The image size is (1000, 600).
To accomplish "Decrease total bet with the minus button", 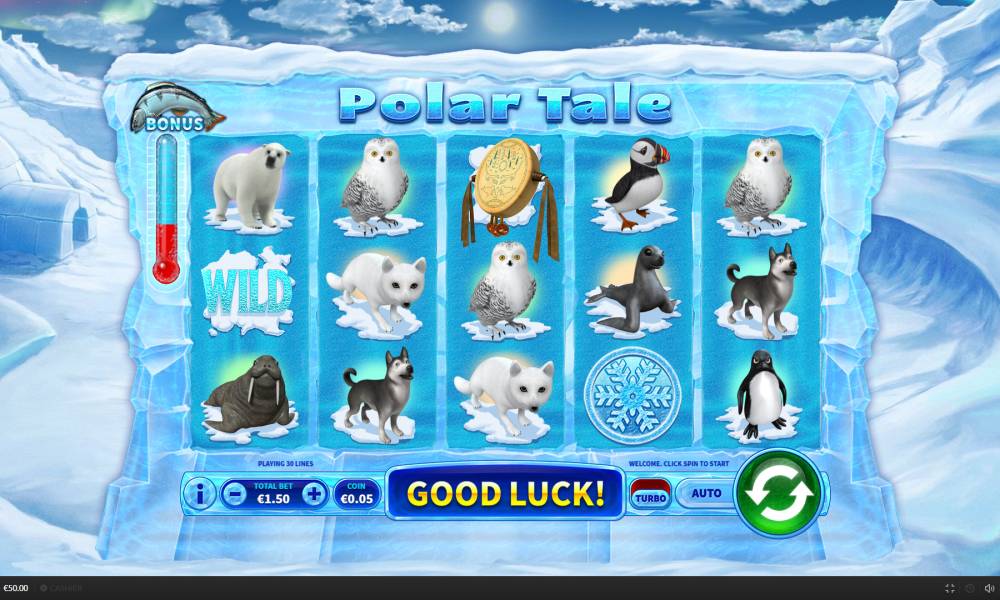I will point(233,493).
